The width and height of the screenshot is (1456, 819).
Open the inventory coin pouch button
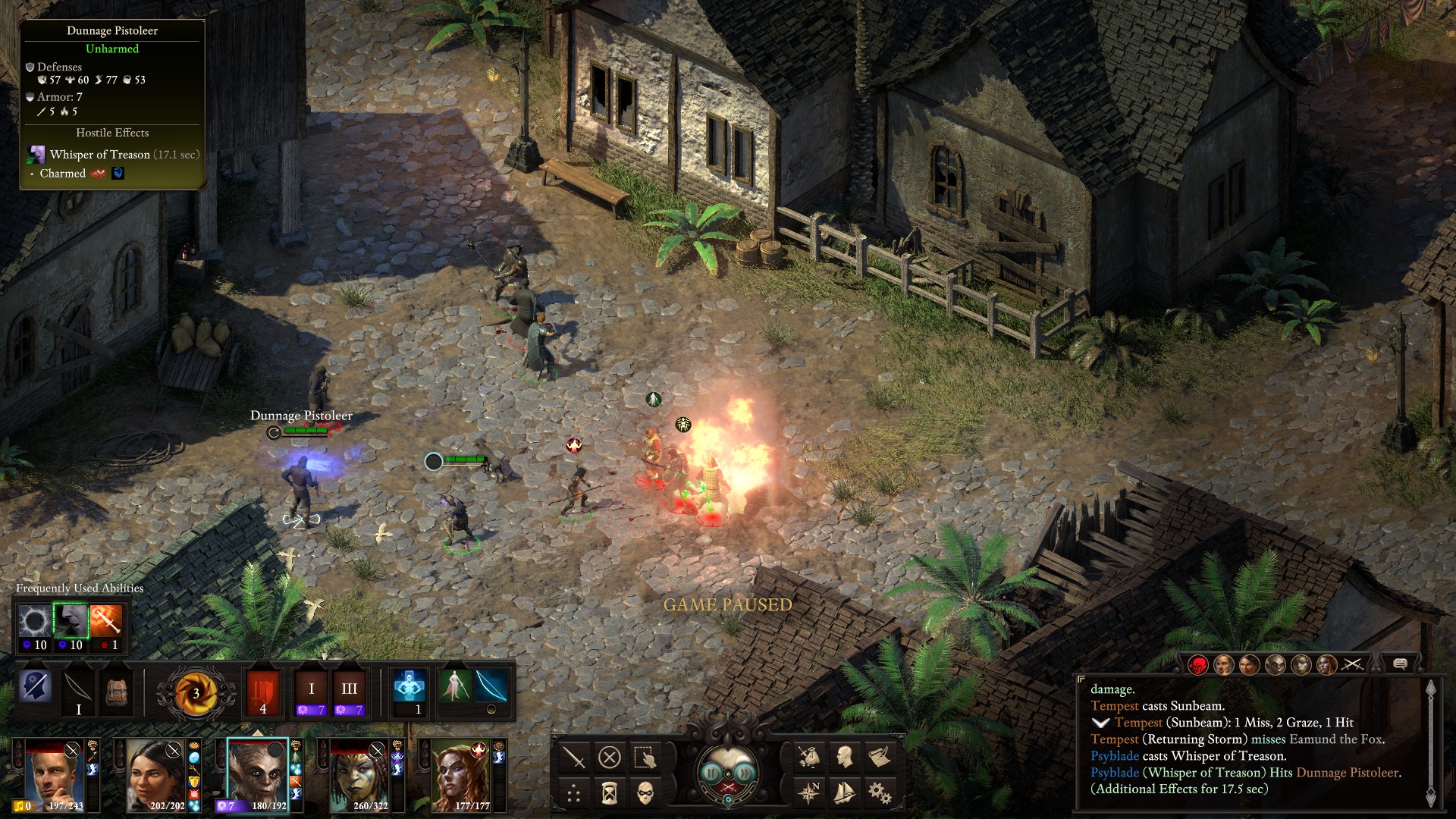[809, 757]
